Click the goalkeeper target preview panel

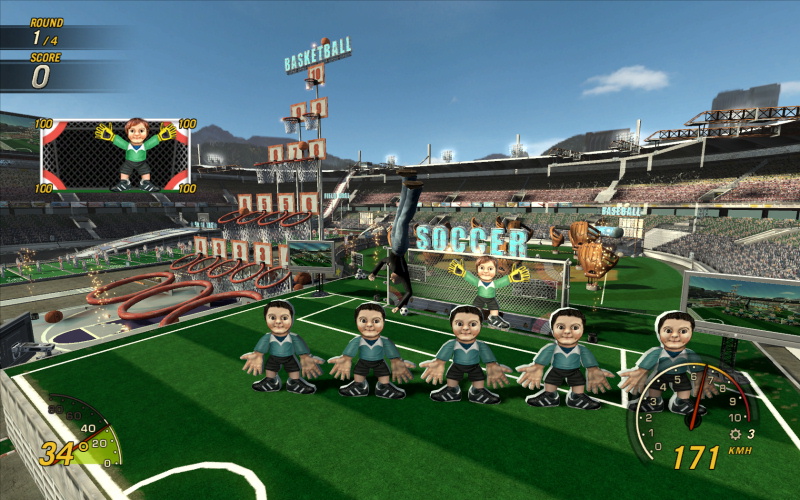[x=115, y=155]
